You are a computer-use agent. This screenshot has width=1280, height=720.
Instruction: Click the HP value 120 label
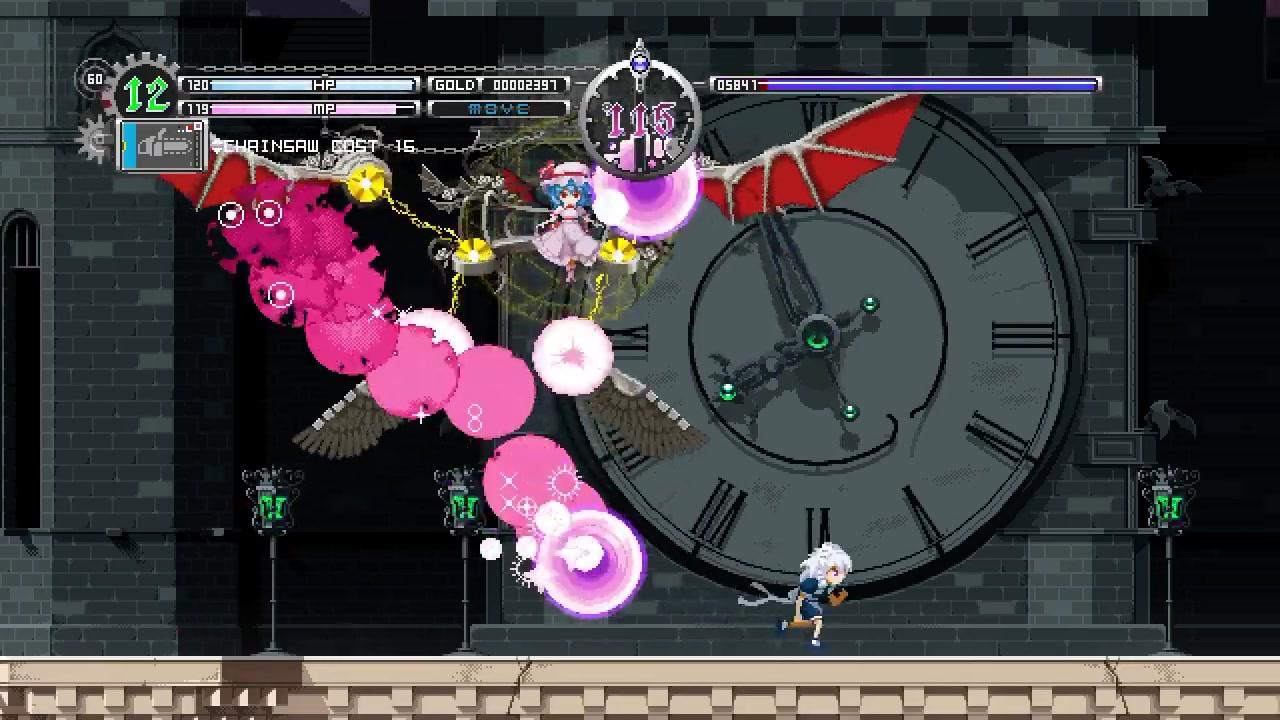[x=196, y=85]
